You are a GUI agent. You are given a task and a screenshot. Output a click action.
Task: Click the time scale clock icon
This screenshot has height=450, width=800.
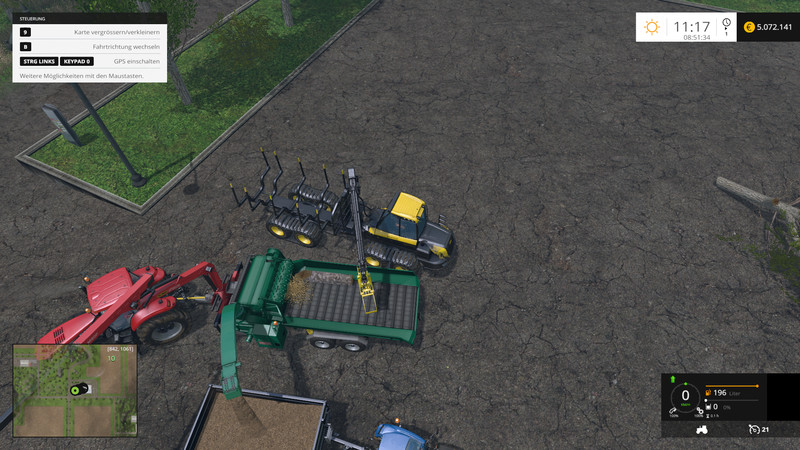pyautogui.click(x=726, y=23)
